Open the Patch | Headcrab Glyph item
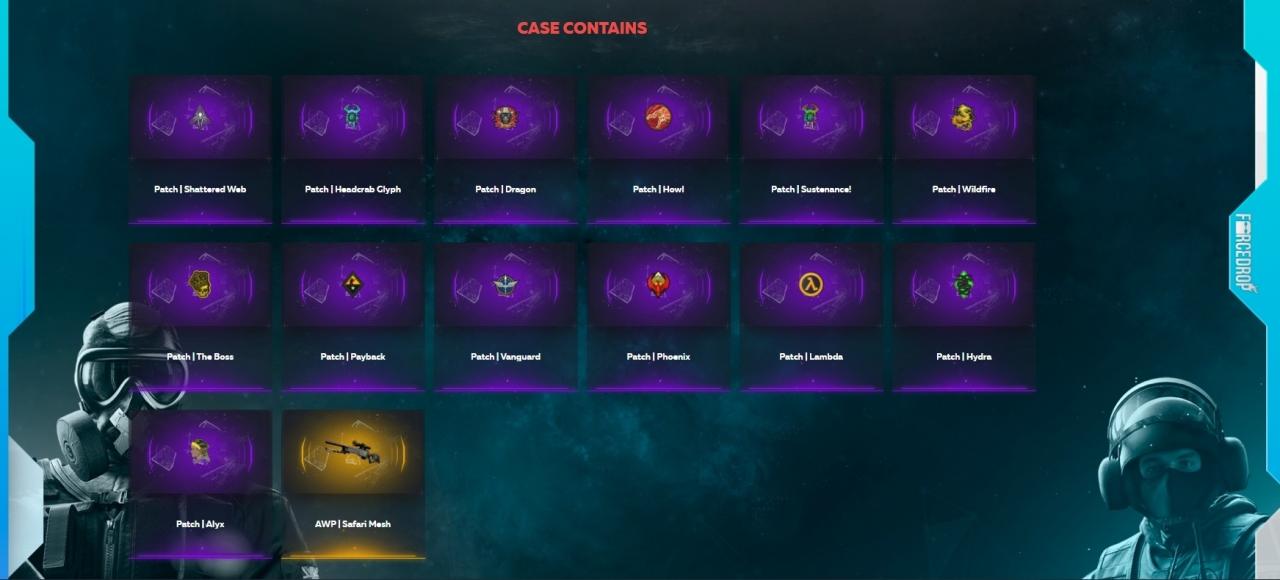1280x580 pixels. tap(353, 148)
